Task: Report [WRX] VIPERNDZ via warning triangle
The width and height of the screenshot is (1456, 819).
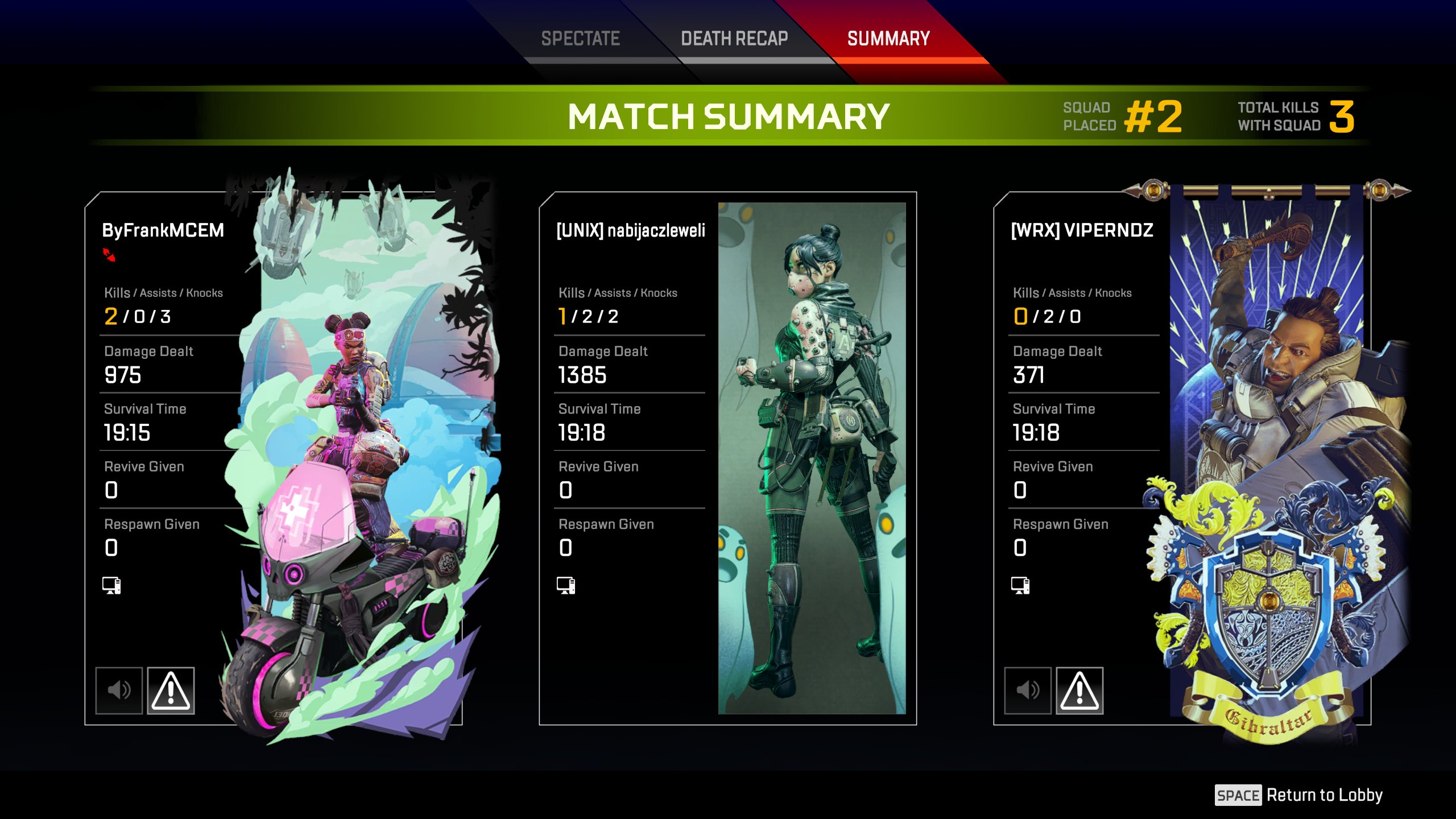Action: (1079, 690)
